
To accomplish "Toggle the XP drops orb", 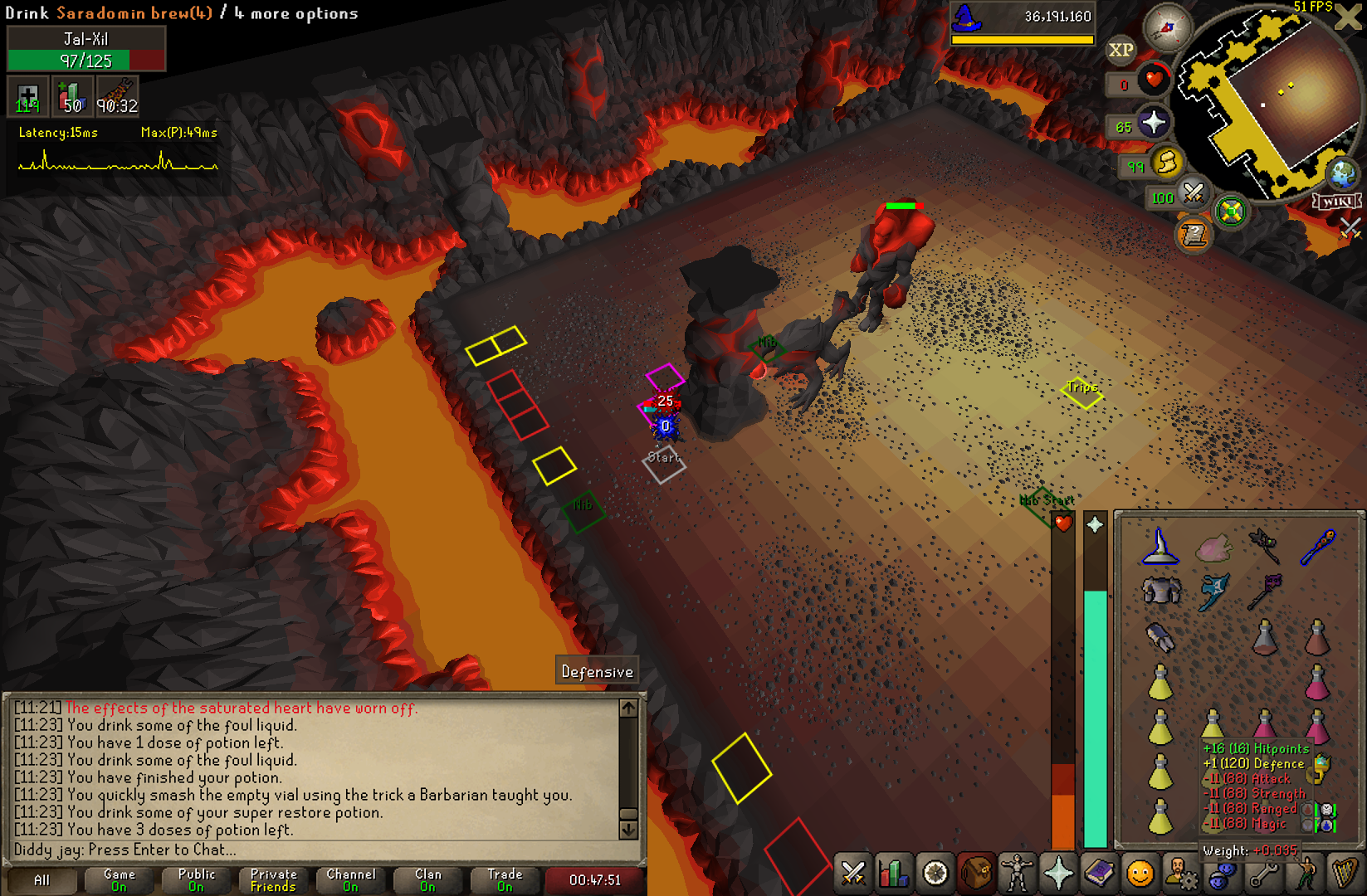I will pos(1120,51).
